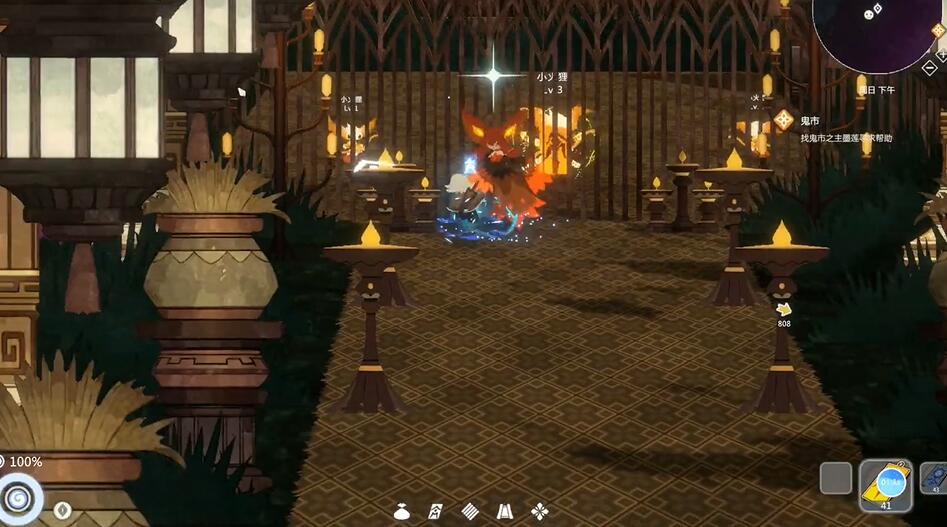
Task: Zoom out the minimap with minus button
Action: [929, 67]
